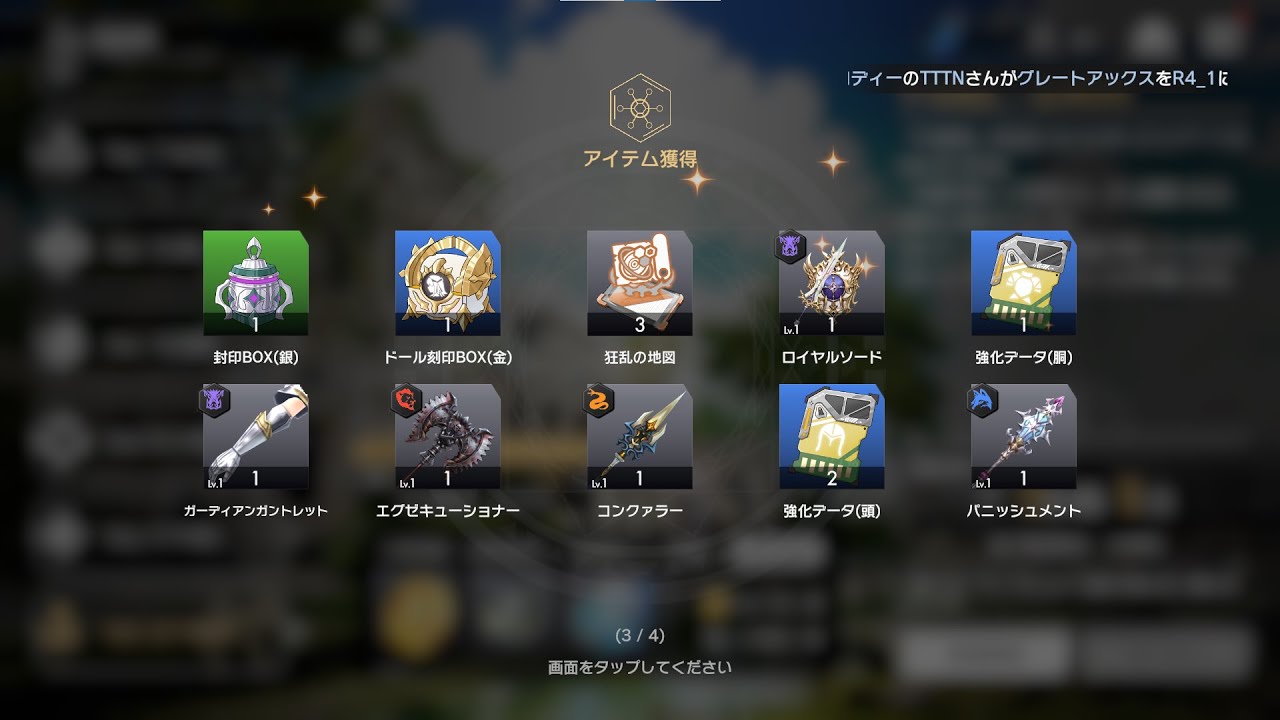Click the パニッシュメント staff icon
The height and width of the screenshot is (720, 1280).
click(1024, 438)
